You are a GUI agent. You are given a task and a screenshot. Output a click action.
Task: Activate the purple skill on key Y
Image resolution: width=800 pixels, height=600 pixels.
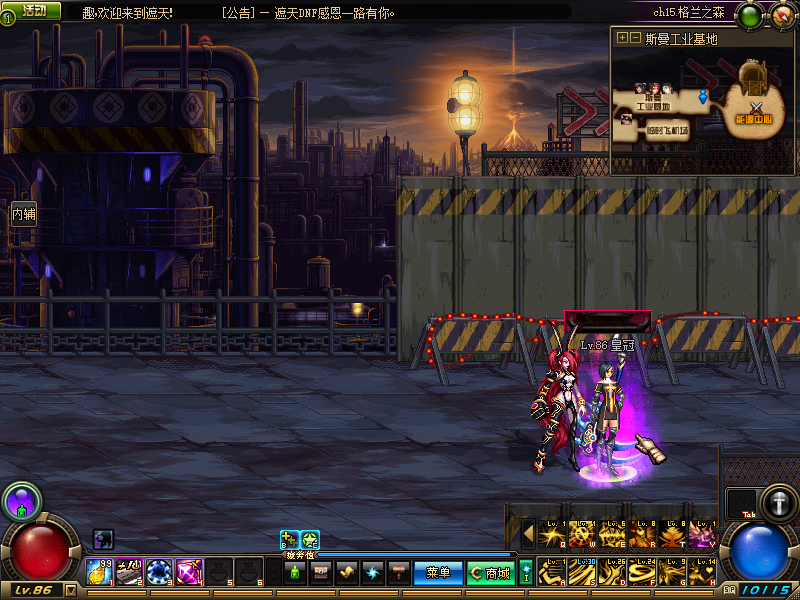tap(702, 535)
